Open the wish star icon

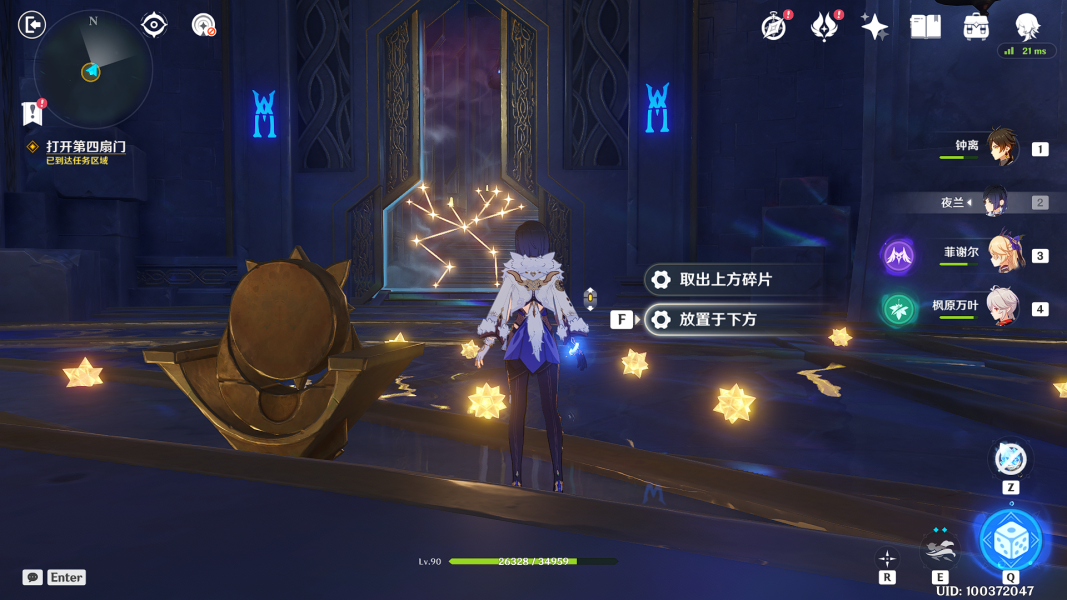tap(874, 27)
